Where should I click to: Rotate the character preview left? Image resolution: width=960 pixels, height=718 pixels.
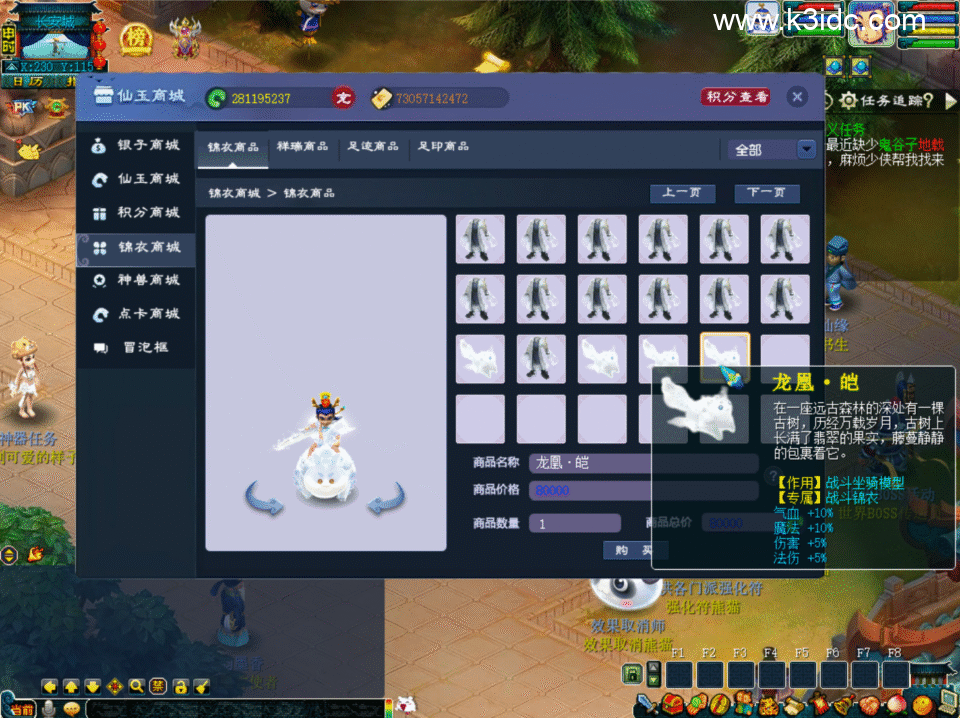coord(264,498)
